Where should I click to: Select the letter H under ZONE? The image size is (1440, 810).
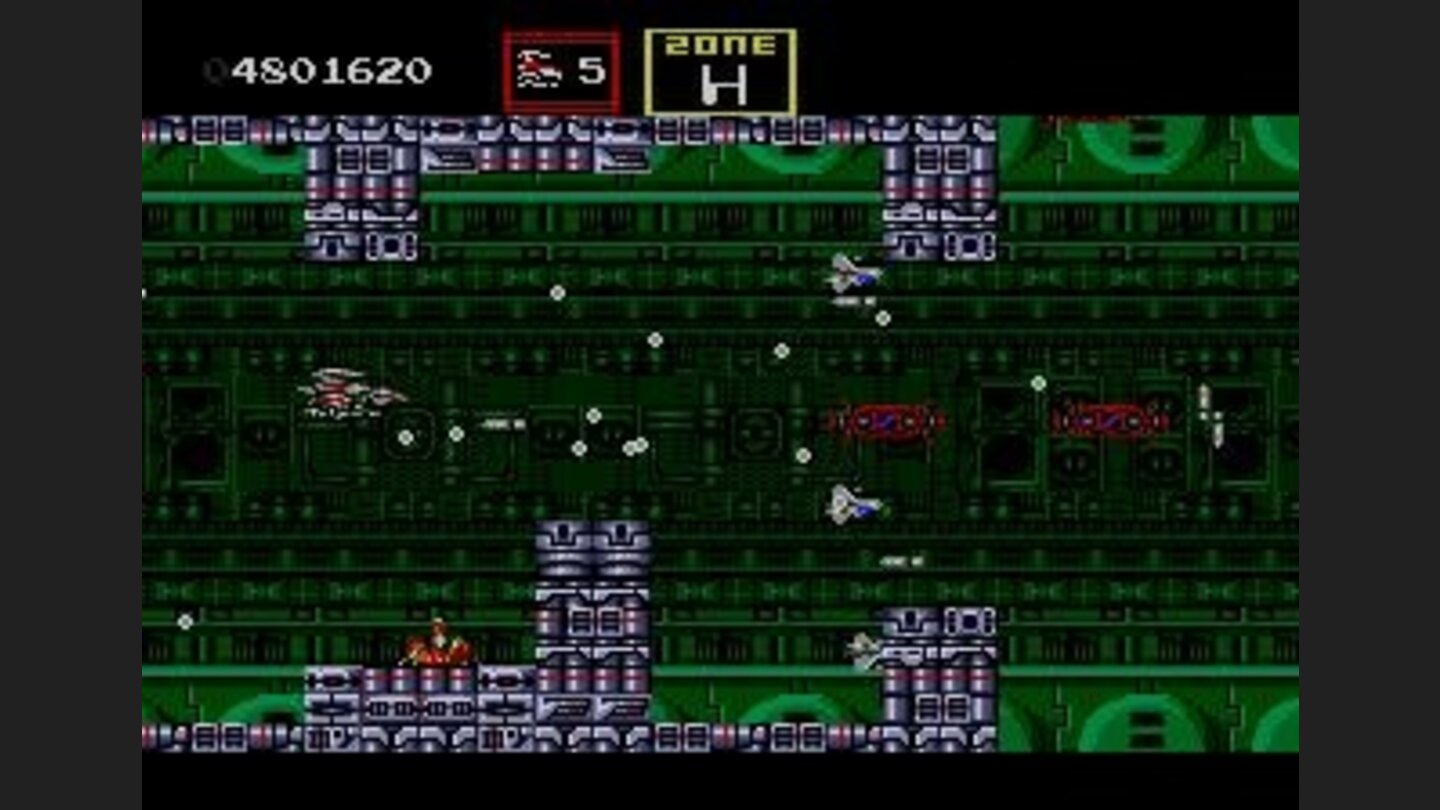click(x=727, y=85)
